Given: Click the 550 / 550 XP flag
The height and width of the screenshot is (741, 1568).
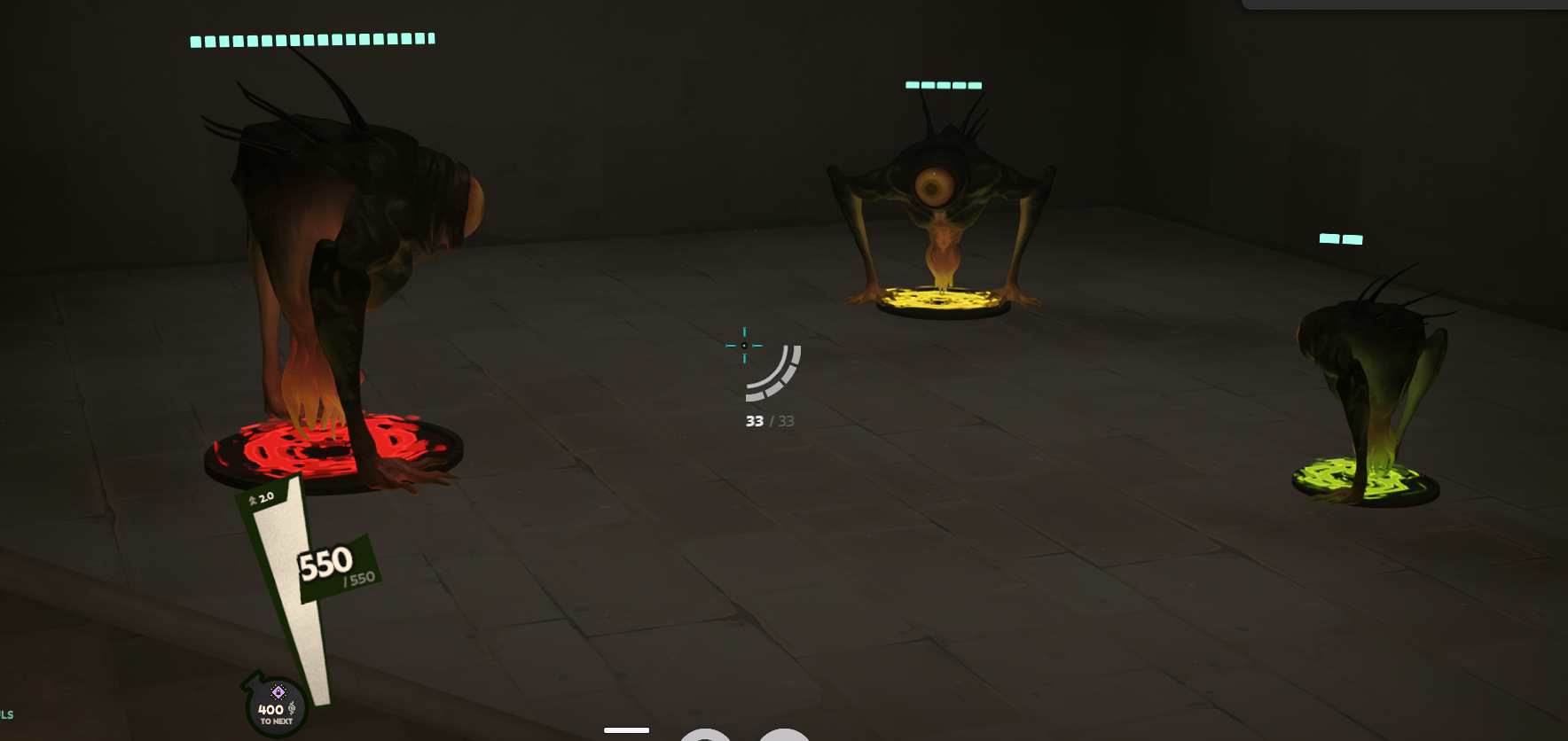Looking at the screenshot, I should tap(326, 565).
